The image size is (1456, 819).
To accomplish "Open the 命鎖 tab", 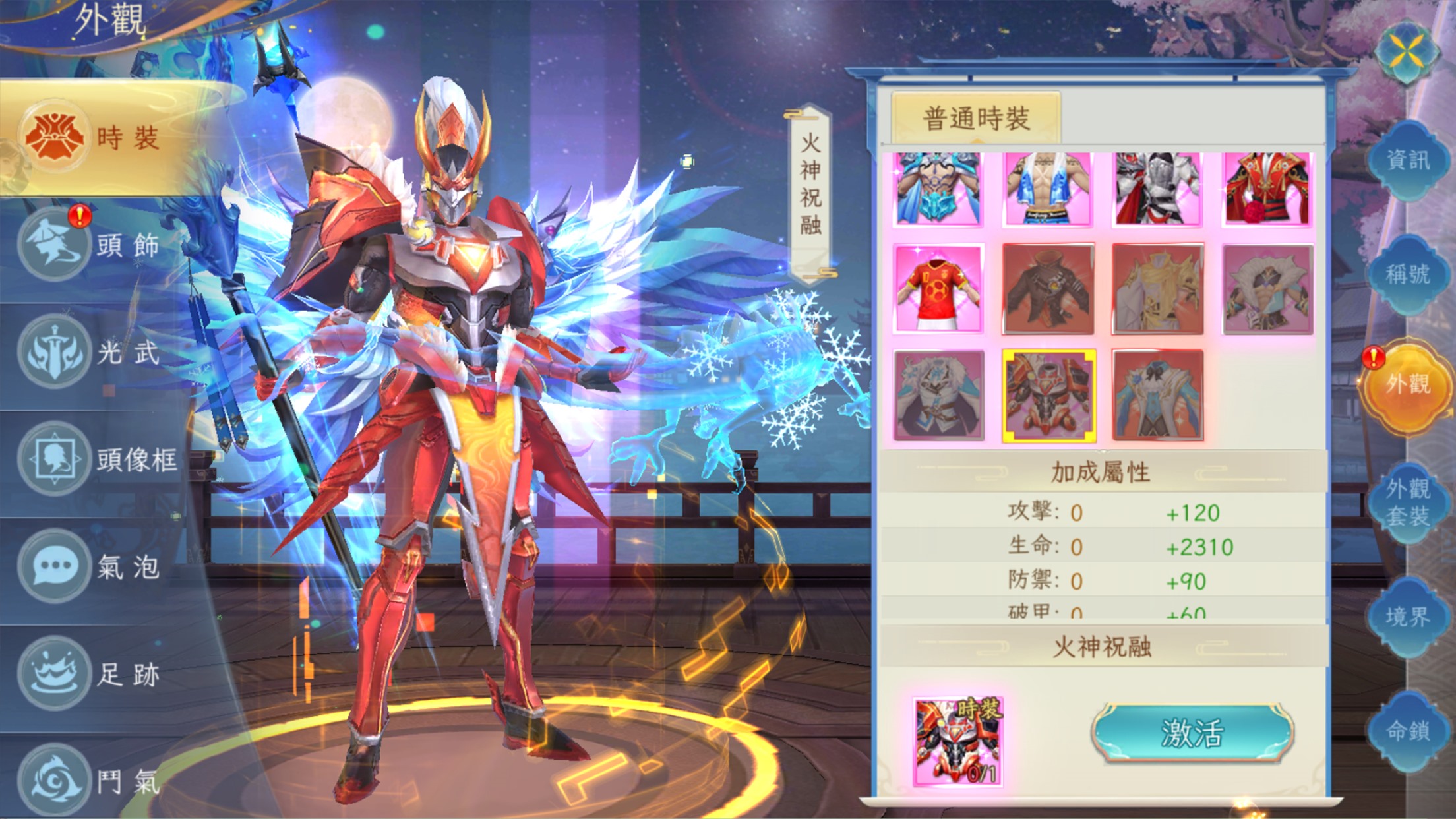I will click(1408, 731).
